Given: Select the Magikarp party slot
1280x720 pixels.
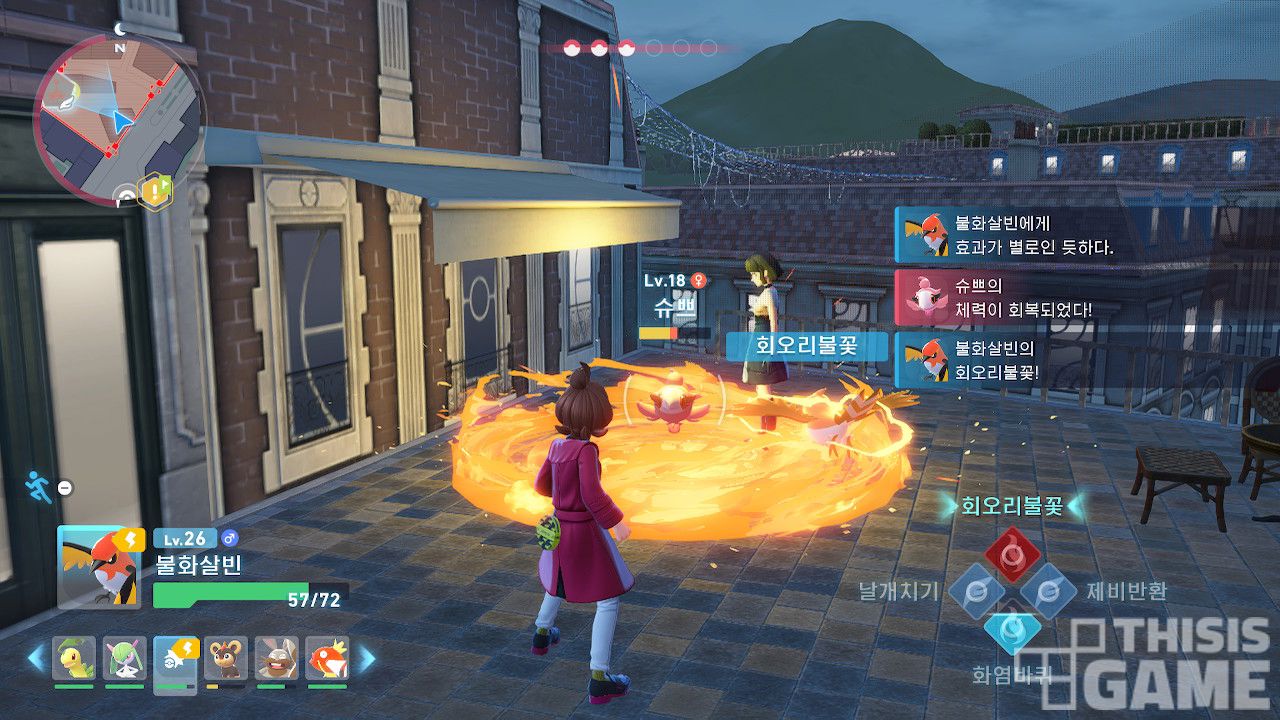Looking at the screenshot, I should [326, 657].
